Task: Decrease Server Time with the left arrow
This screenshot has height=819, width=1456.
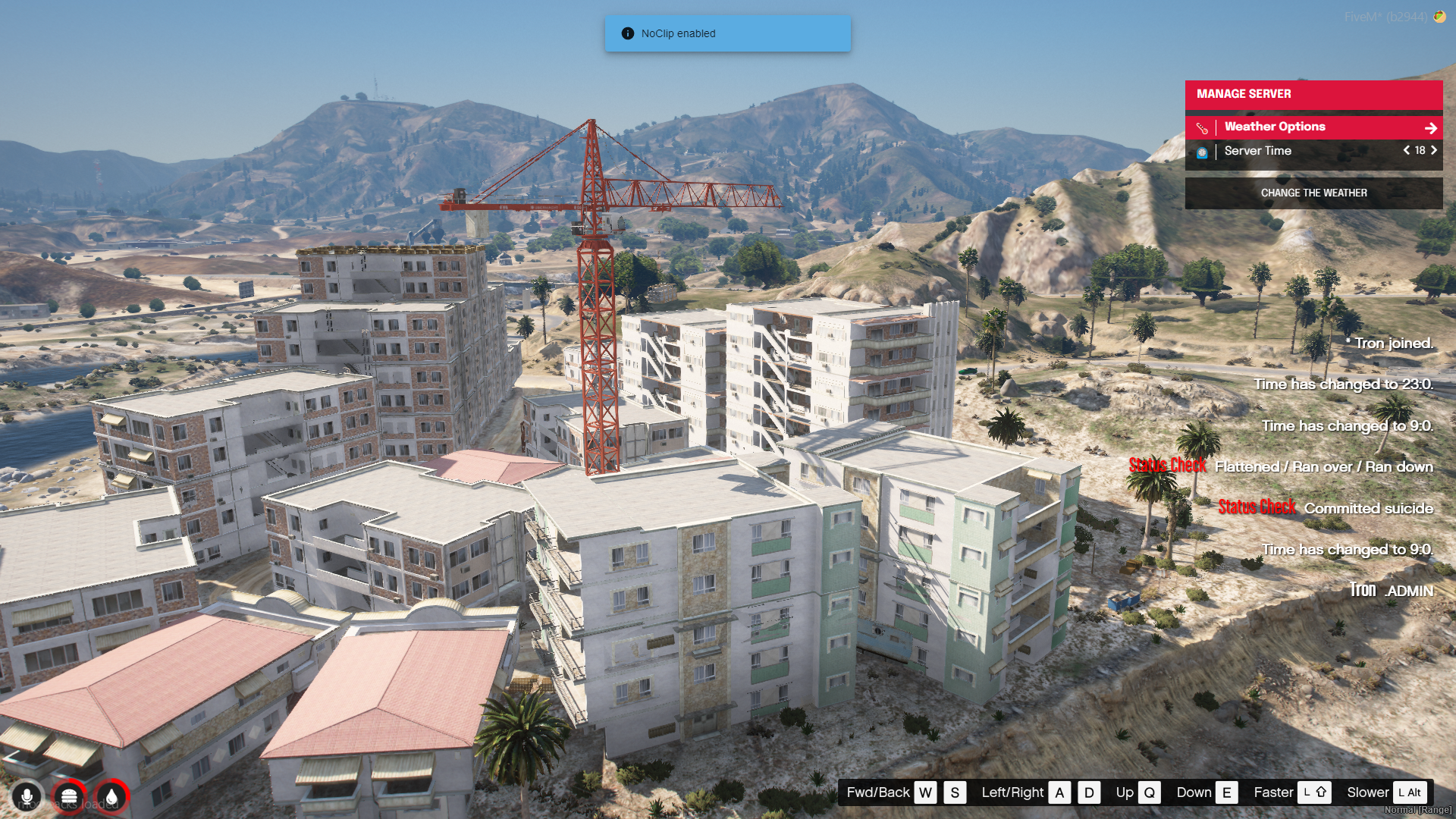Action: tap(1406, 151)
